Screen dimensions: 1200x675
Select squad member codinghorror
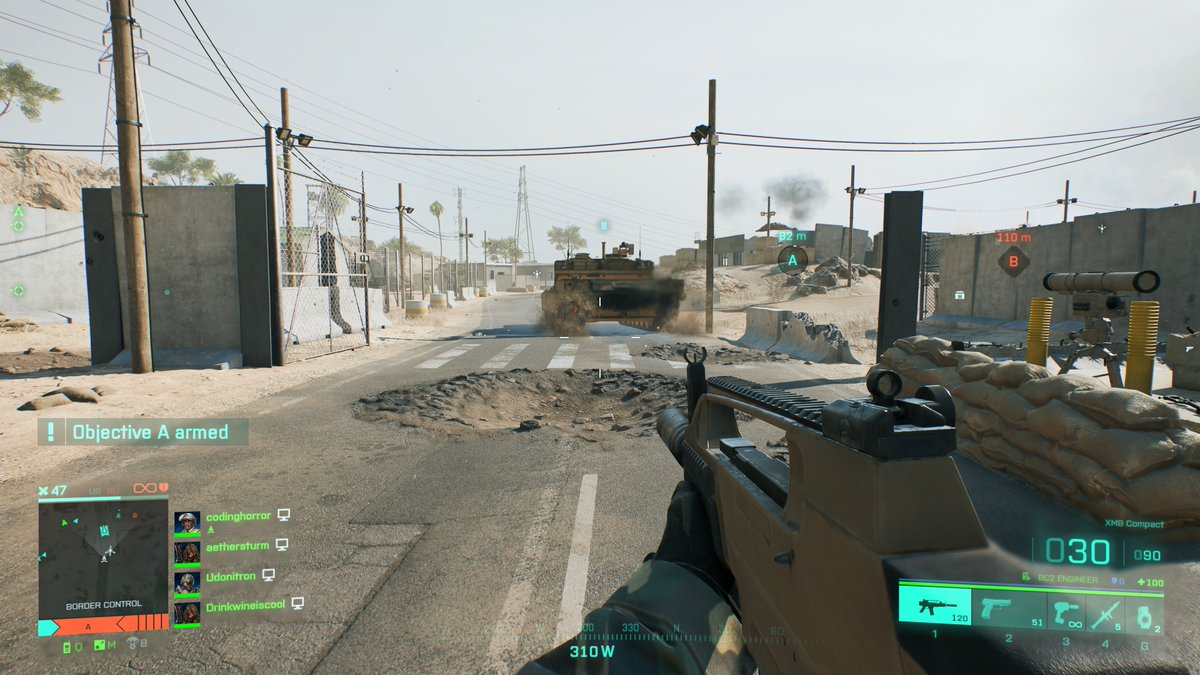(238, 516)
